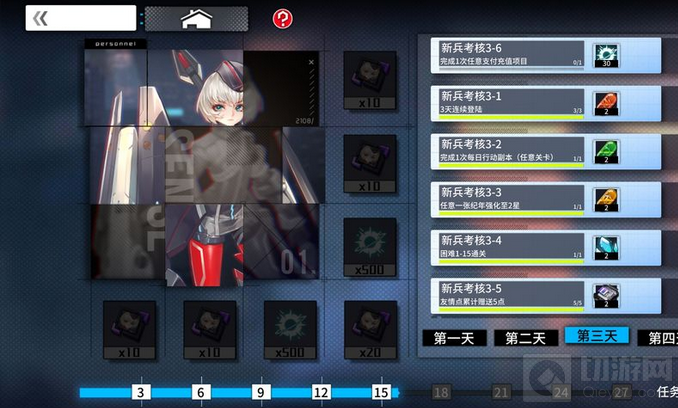Return to home screen via house icon
This screenshot has height=408, width=678.
(195, 18)
